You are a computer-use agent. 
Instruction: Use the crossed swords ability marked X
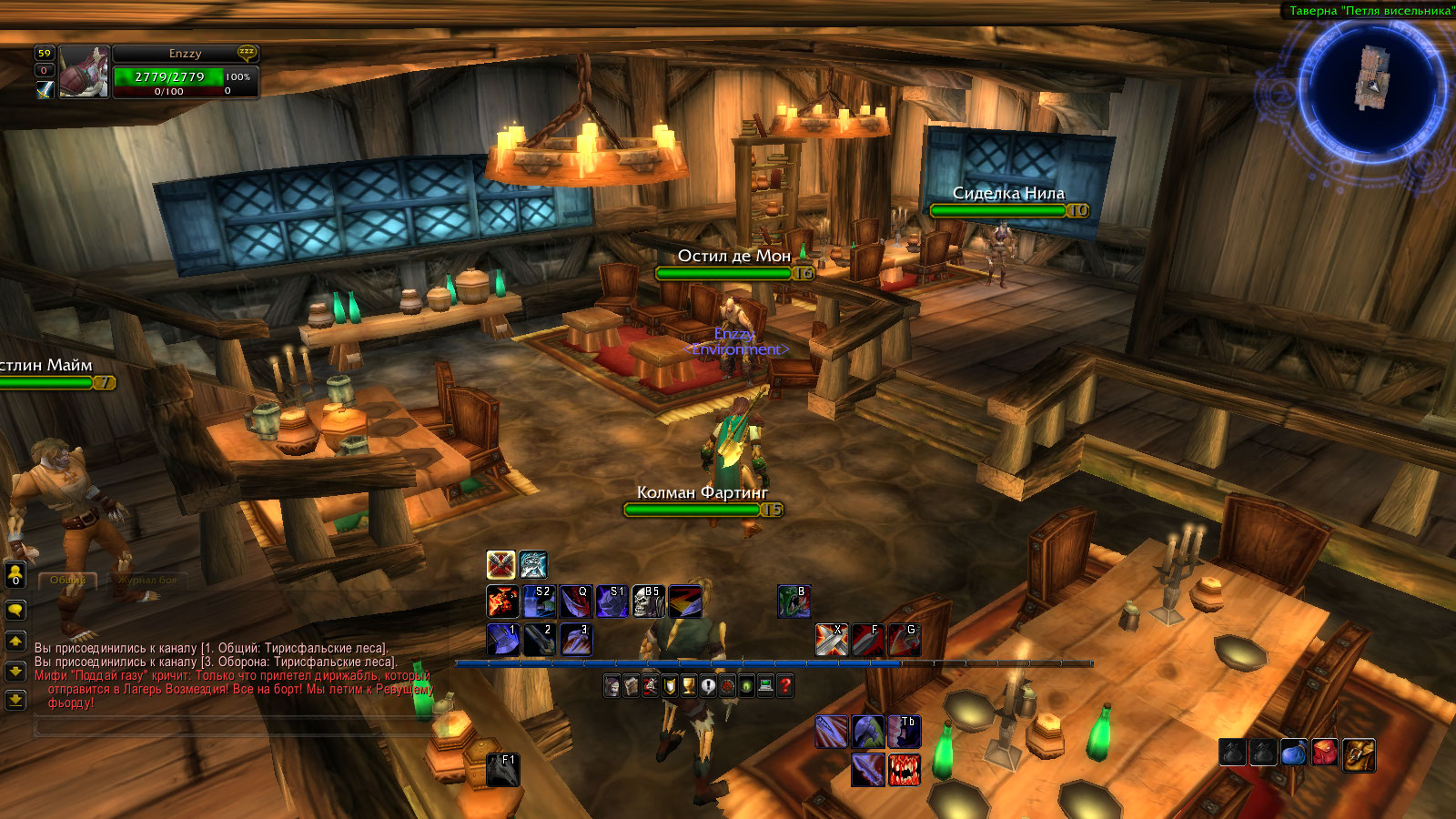(x=831, y=640)
